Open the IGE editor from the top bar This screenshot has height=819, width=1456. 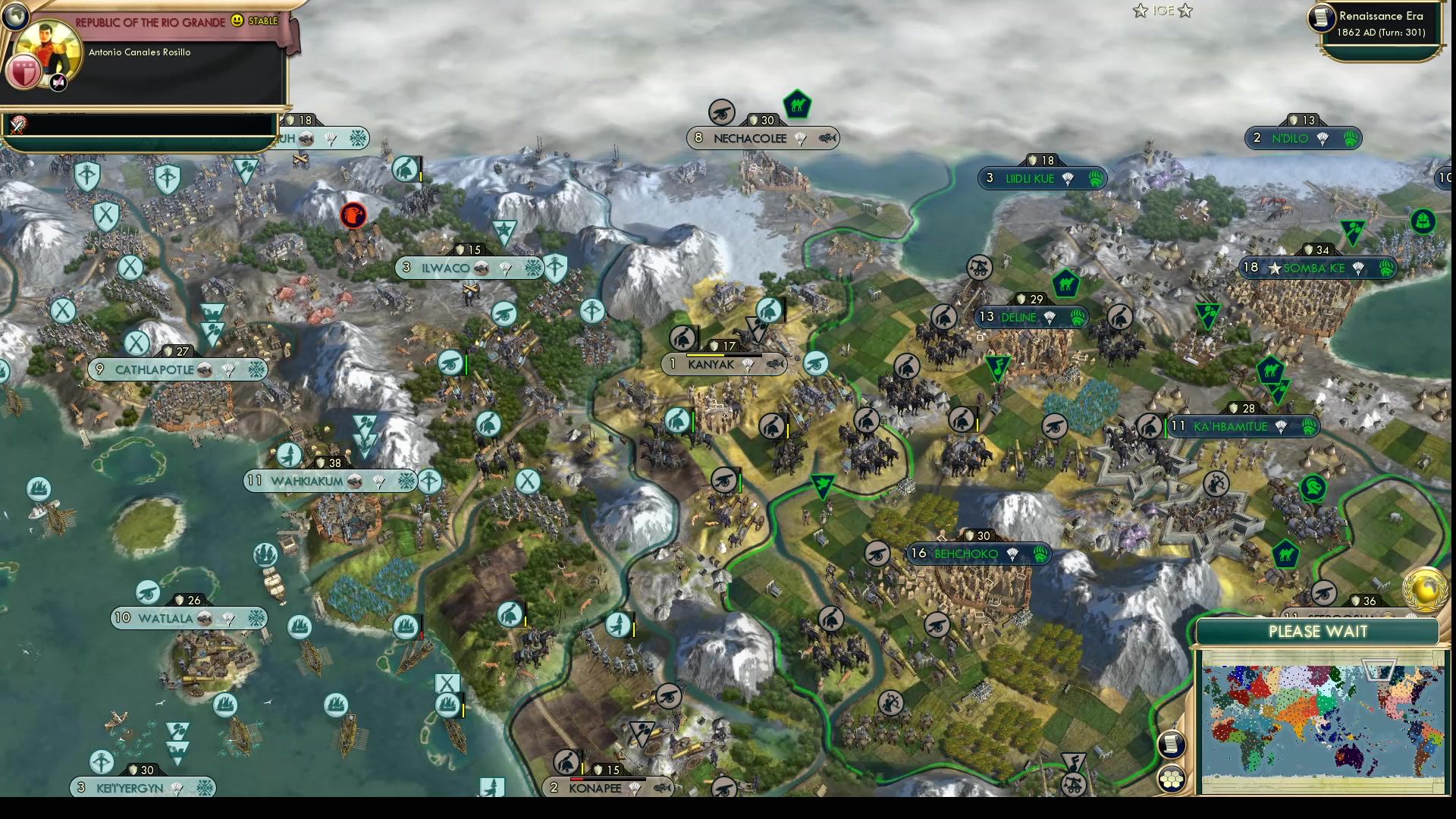point(1160,11)
